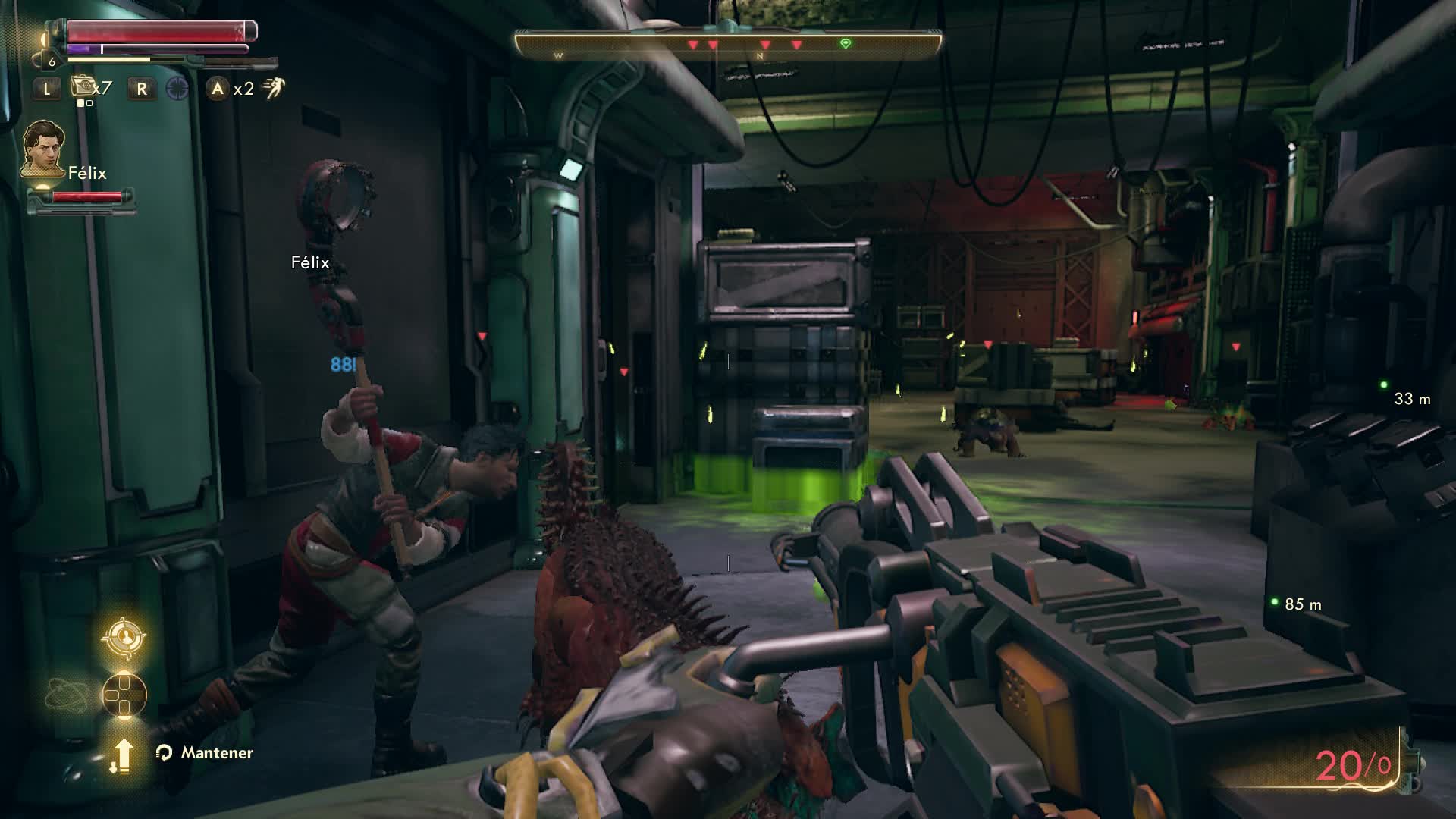The width and height of the screenshot is (1456, 819).
Task: Click the waypoint marker labeled 33 m
Action: 1384,385
